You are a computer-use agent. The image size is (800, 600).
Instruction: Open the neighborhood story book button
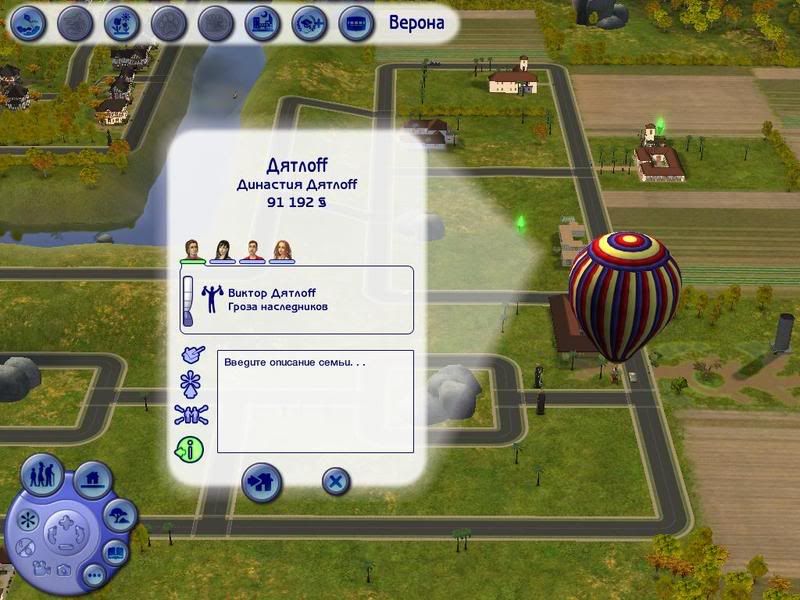pos(116,551)
